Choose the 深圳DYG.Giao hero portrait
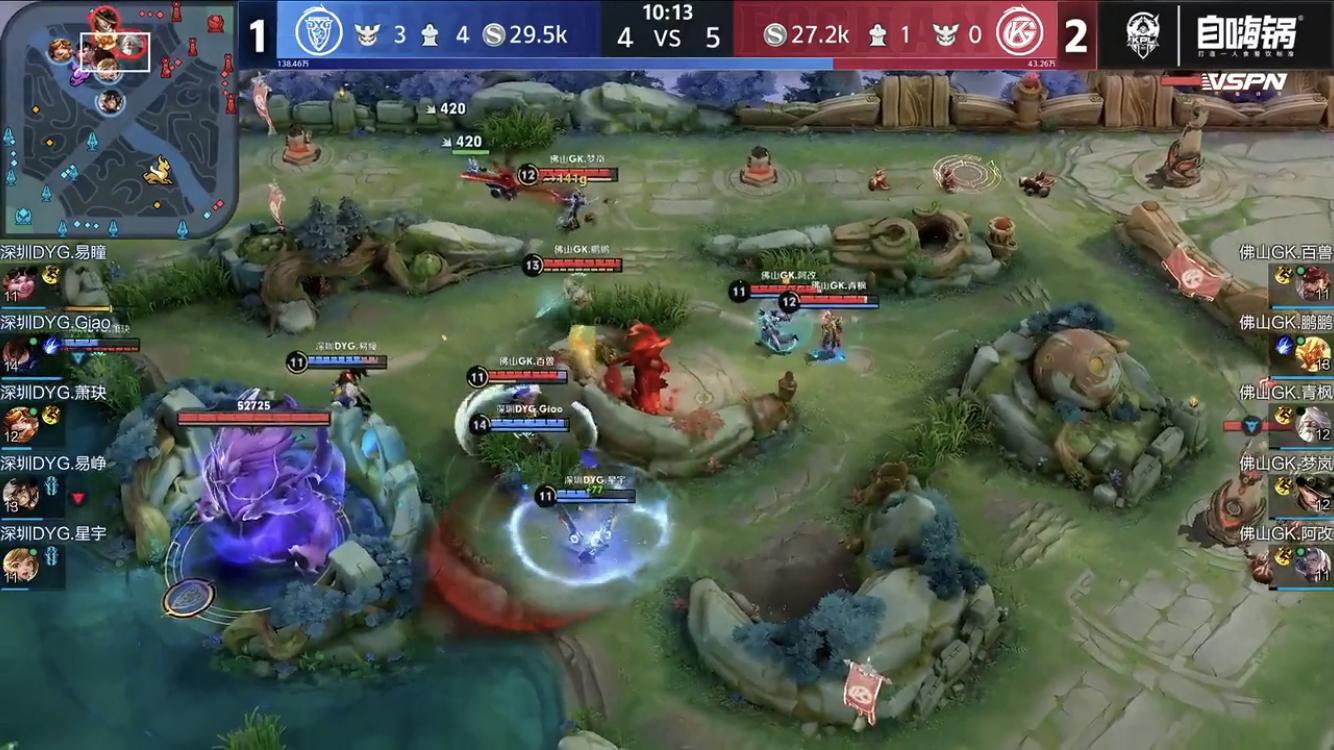This screenshot has width=1334, height=750. coord(19,353)
